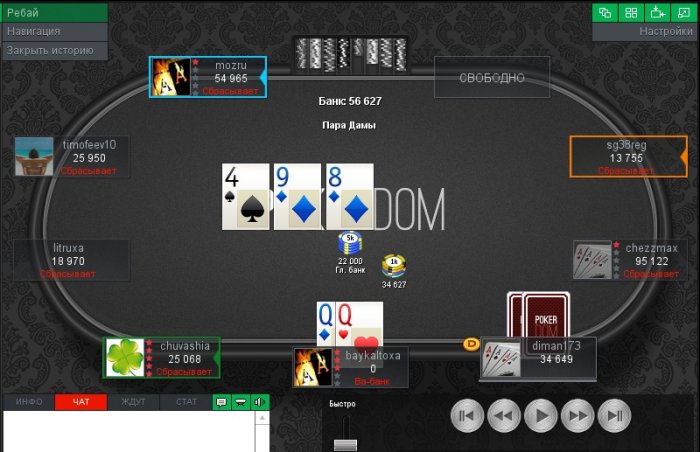Viewport: 700px width, 452px height.
Task: Select the ЧАТ tab
Action: (x=81, y=402)
